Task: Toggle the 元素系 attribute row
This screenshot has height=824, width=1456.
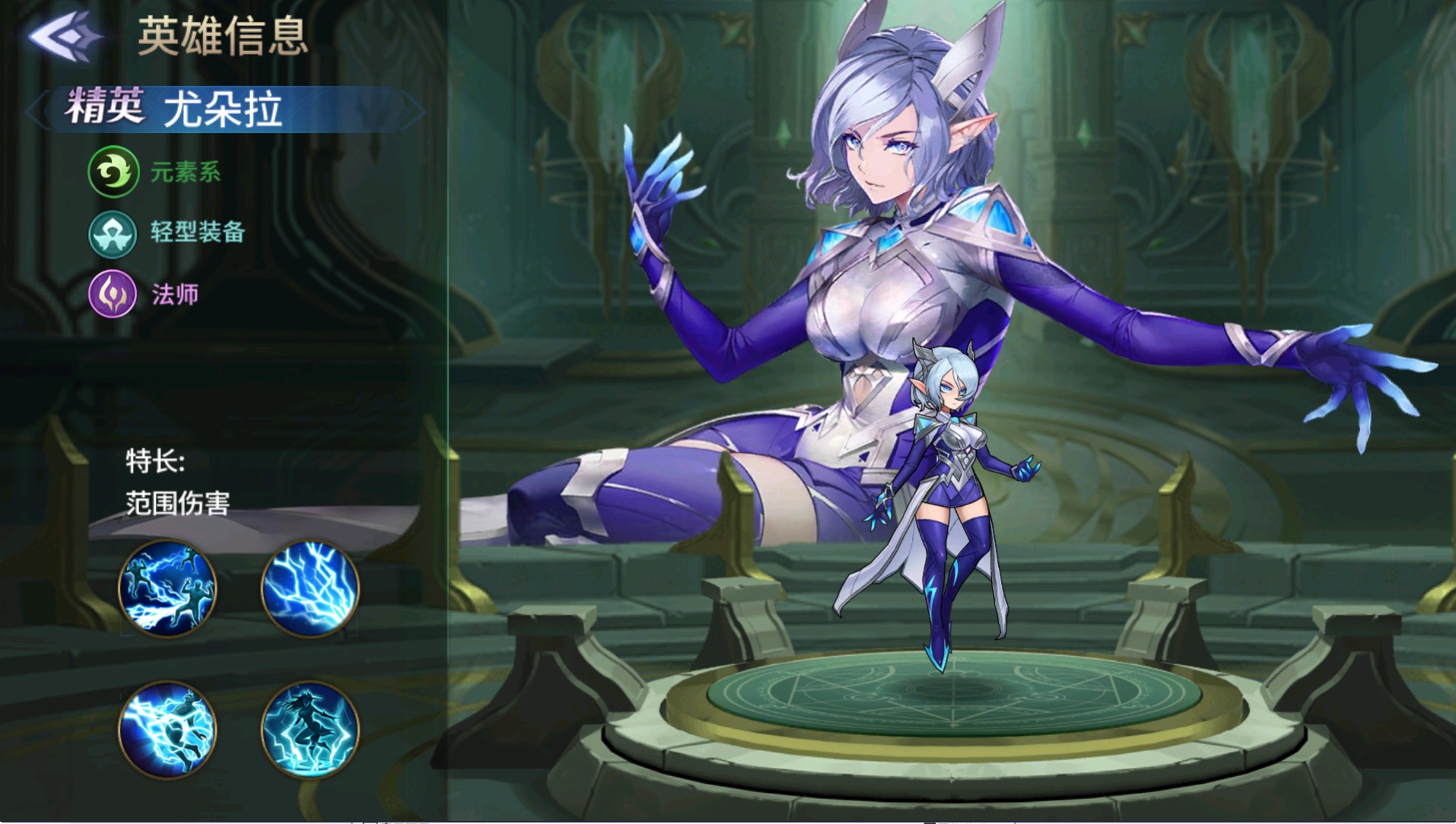Action: pos(152,173)
